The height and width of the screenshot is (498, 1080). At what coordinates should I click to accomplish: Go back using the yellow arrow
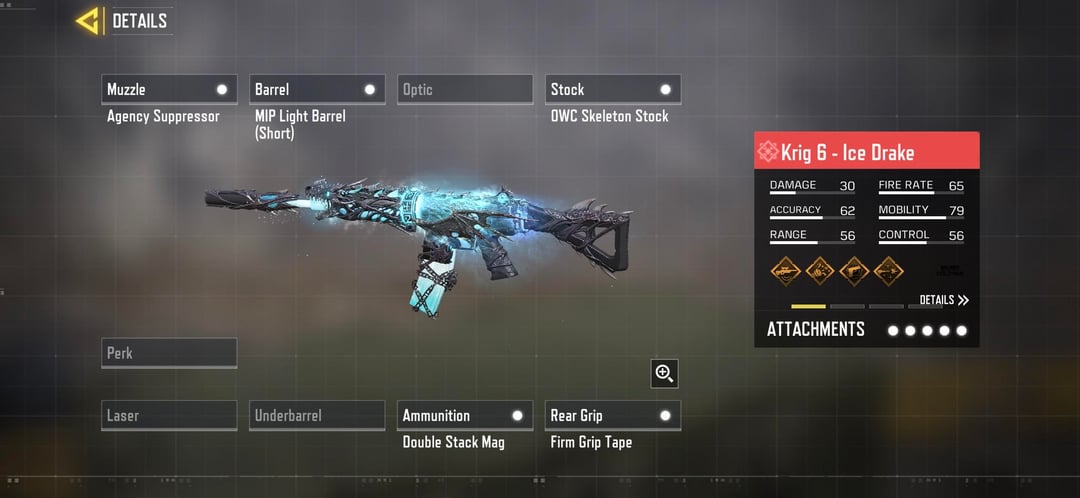coord(88,21)
